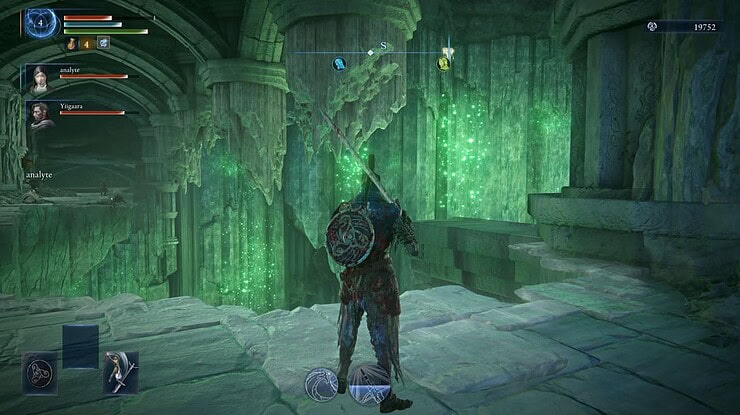Select party member analyte's portrait
Viewport: 740px width, 415px height.
click(x=41, y=80)
